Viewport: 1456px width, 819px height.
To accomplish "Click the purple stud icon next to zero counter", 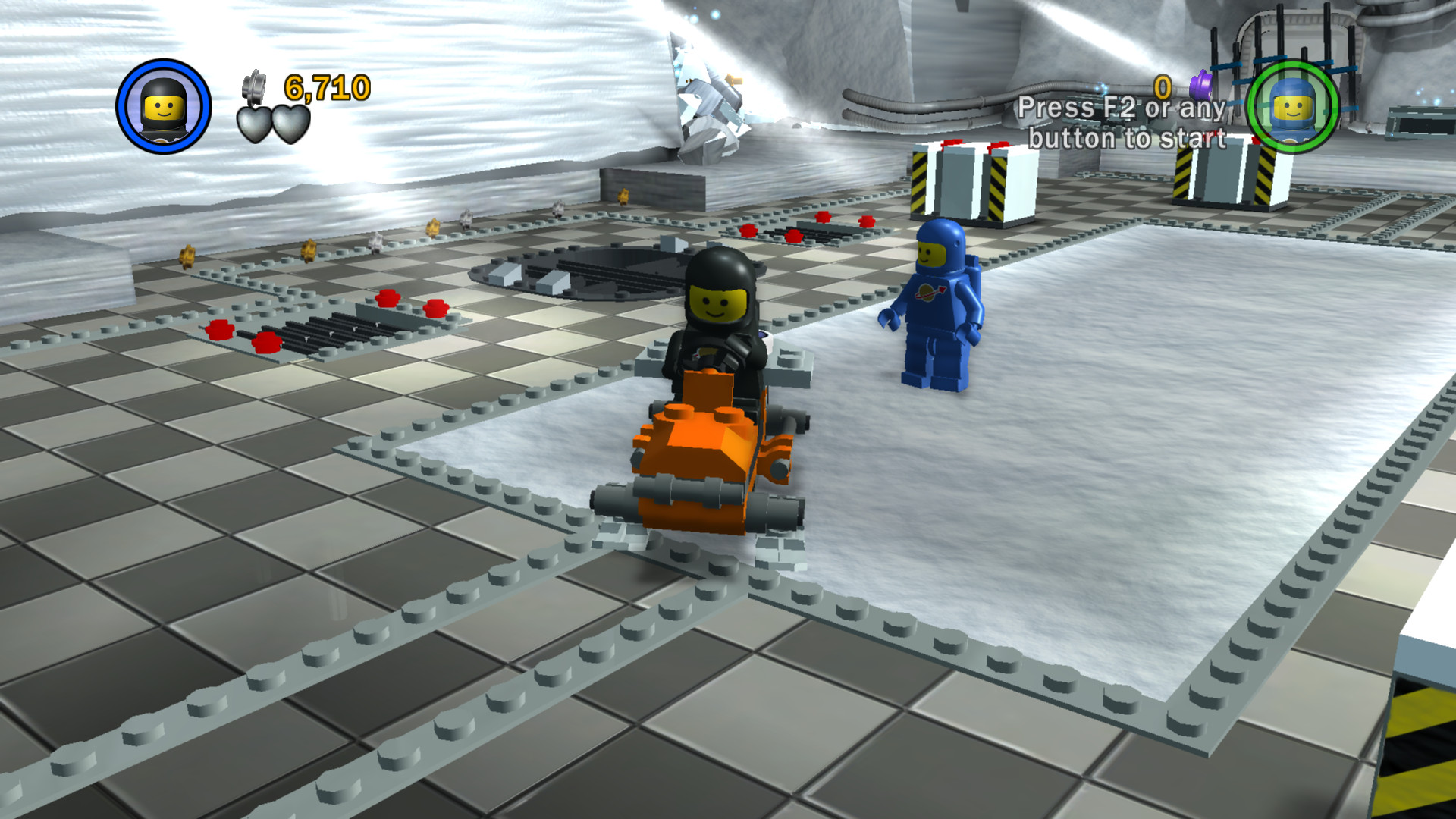I will point(1200,83).
